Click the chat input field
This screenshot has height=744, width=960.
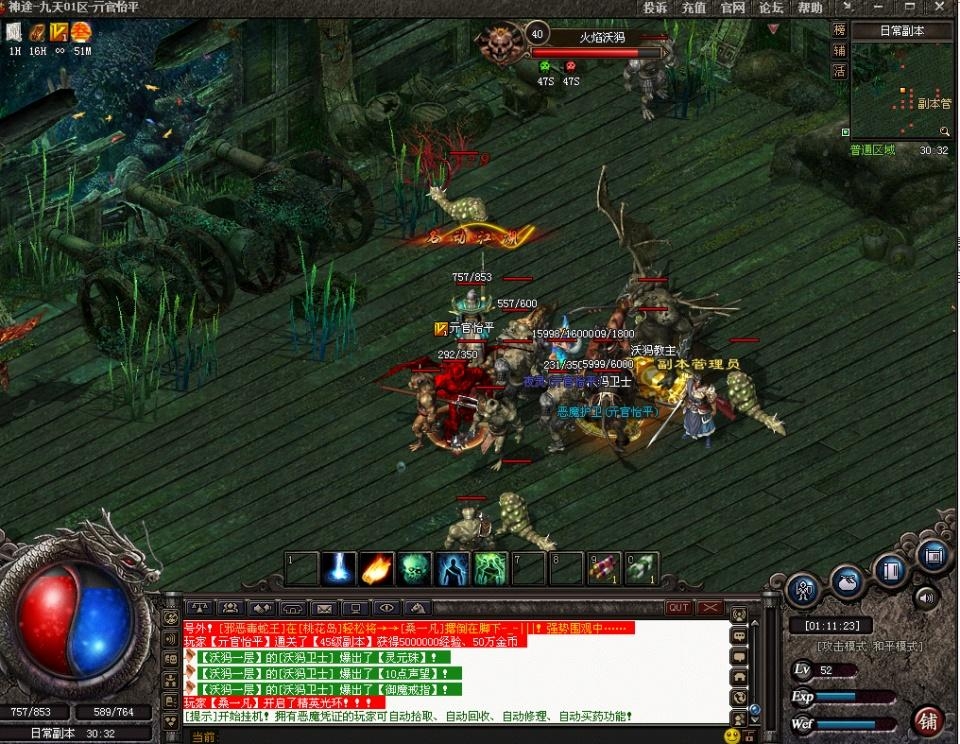point(450,736)
